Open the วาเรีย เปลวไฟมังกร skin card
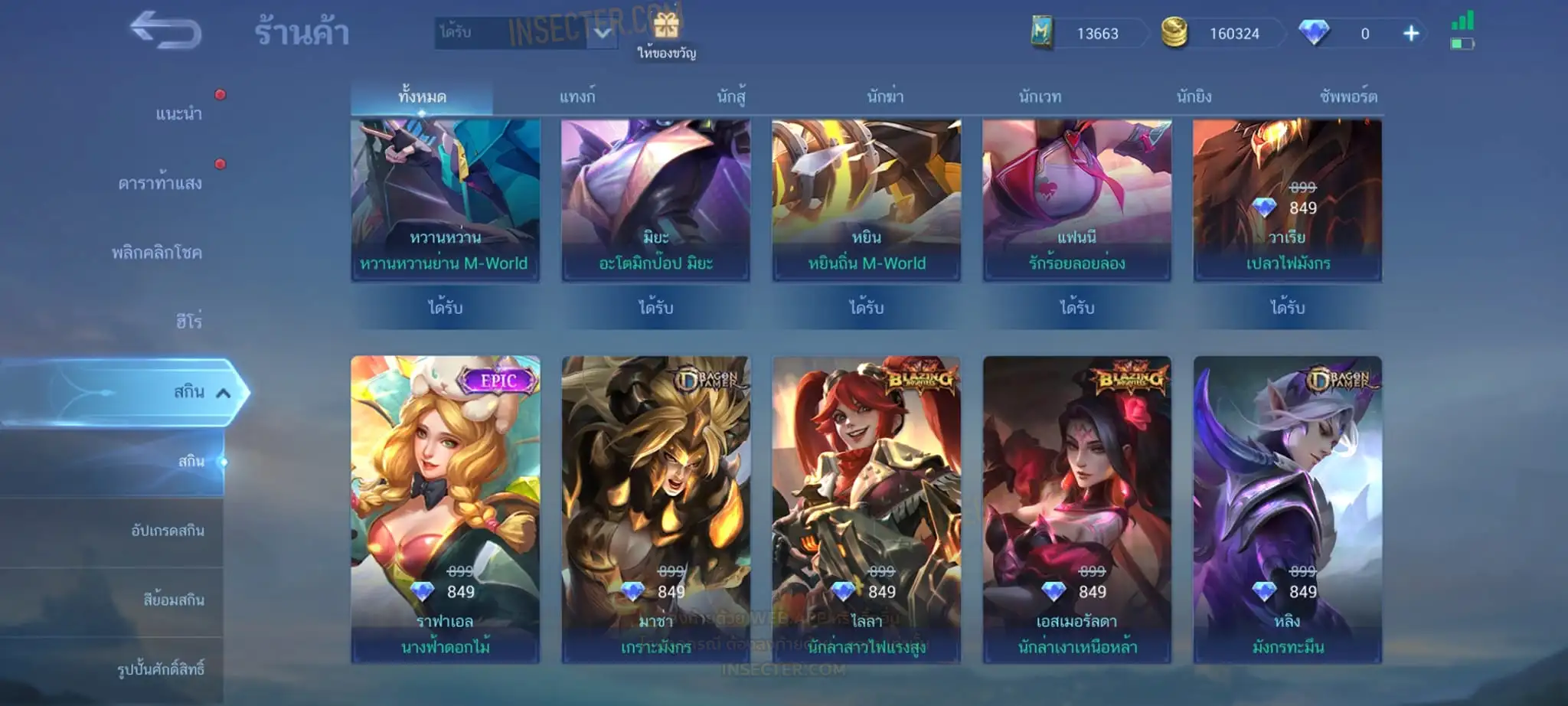Viewport: 1568px width, 706px height. click(x=1287, y=201)
